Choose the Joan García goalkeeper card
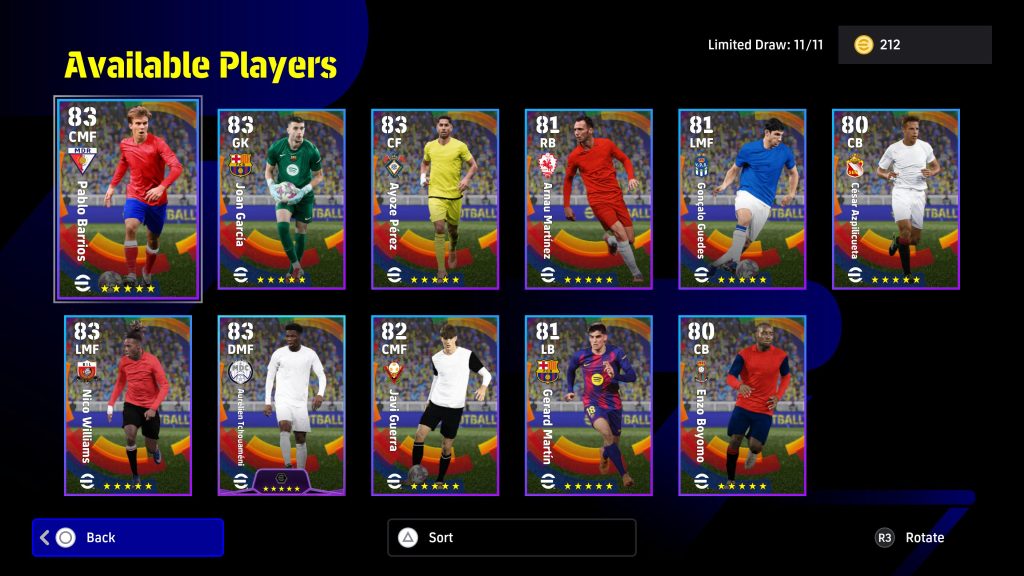Image resolution: width=1024 pixels, height=576 pixels. coord(281,199)
